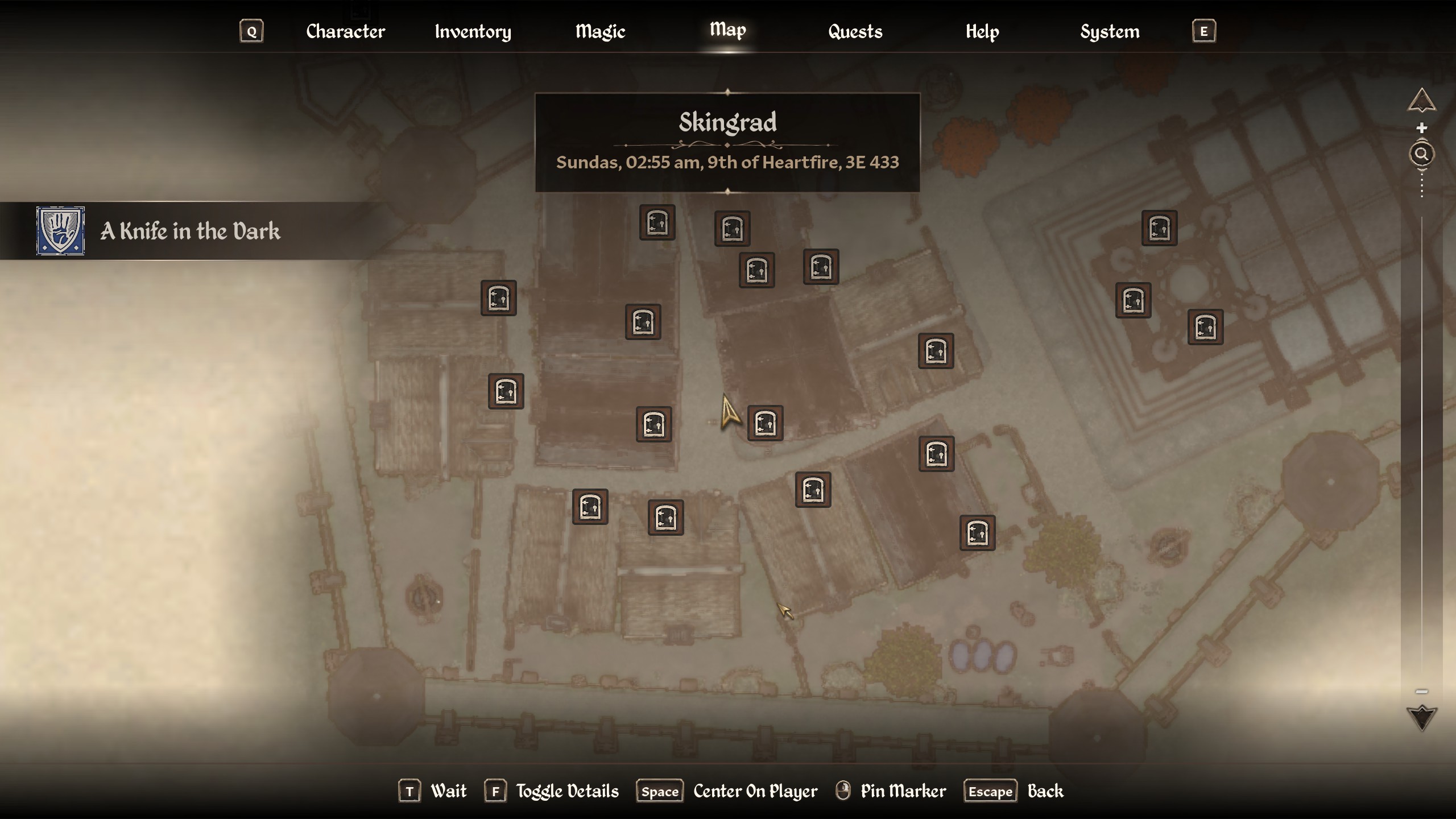Open the Quests tab
Image resolution: width=1456 pixels, height=819 pixels.
click(855, 31)
